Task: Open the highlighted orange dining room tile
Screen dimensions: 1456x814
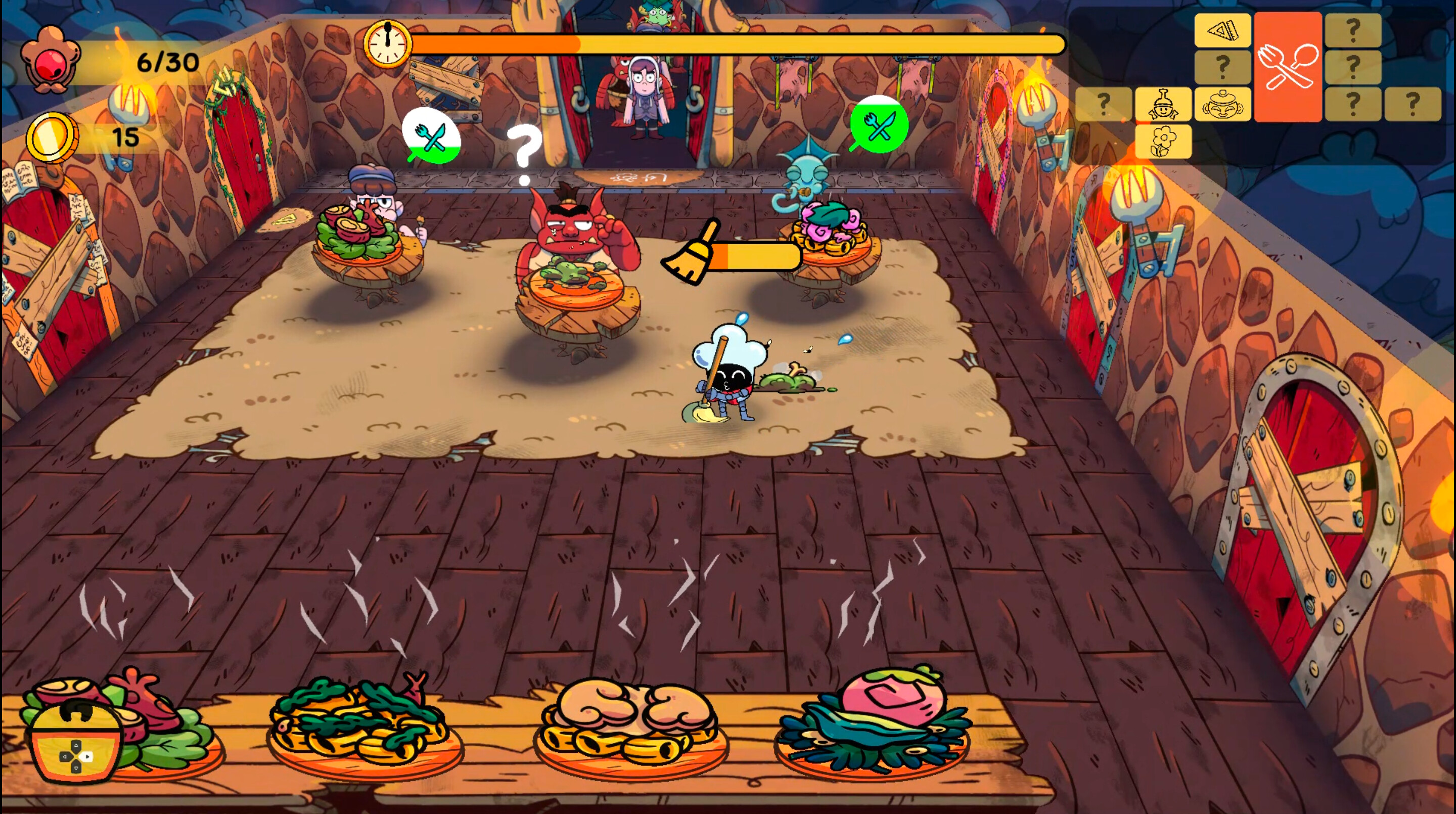Action: pyautogui.click(x=1287, y=68)
